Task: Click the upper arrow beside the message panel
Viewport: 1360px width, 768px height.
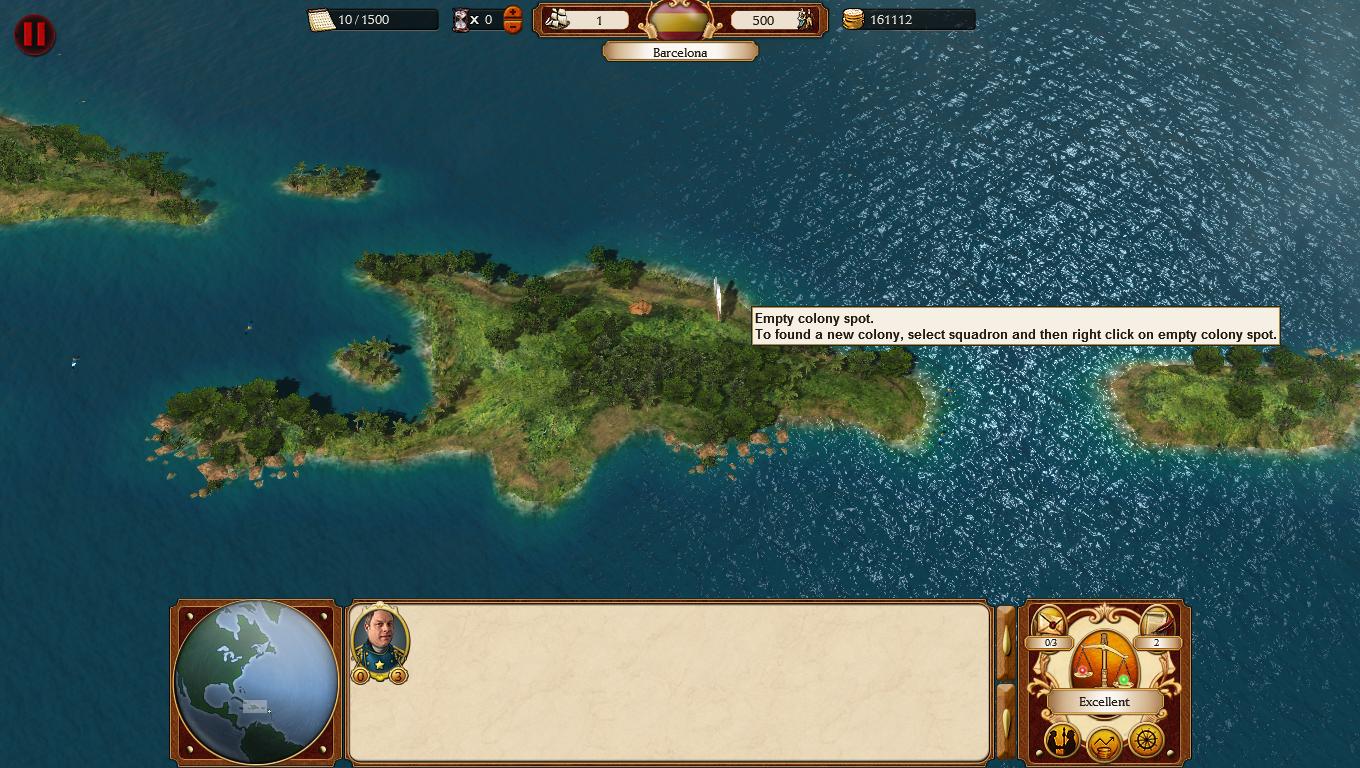Action: (x=1005, y=643)
